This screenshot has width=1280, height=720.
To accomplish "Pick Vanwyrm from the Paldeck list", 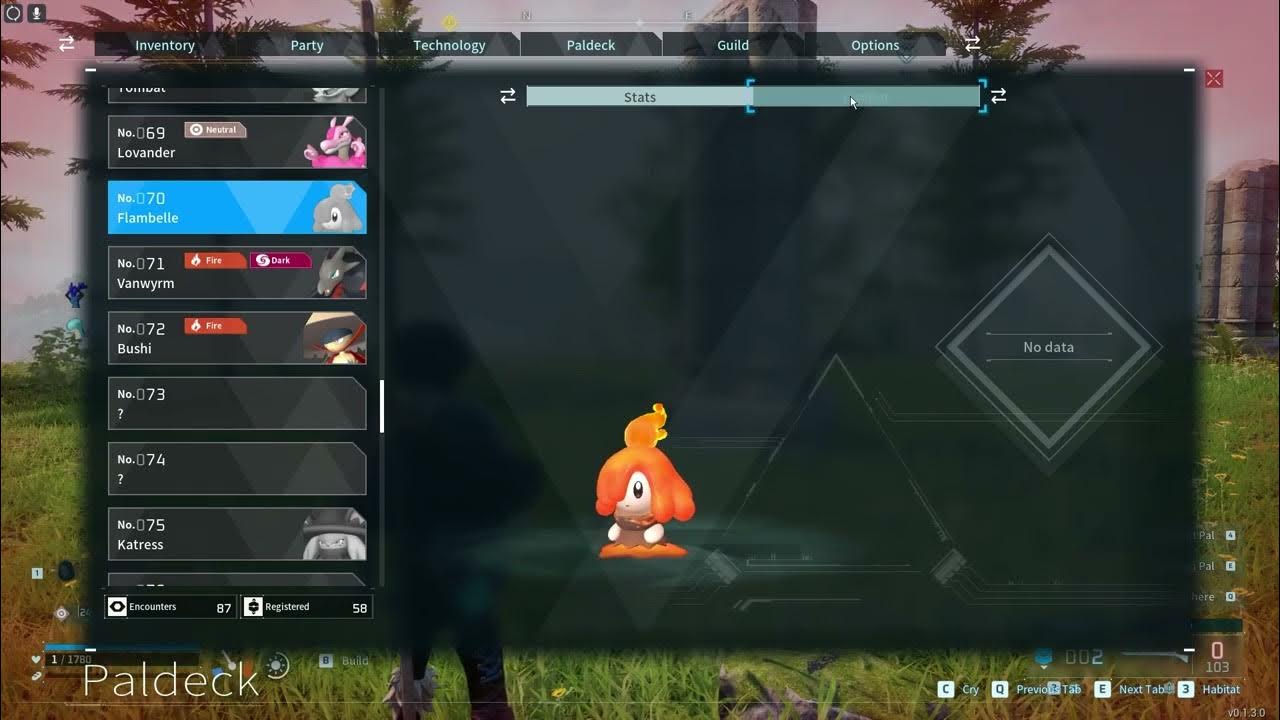I will (x=237, y=273).
